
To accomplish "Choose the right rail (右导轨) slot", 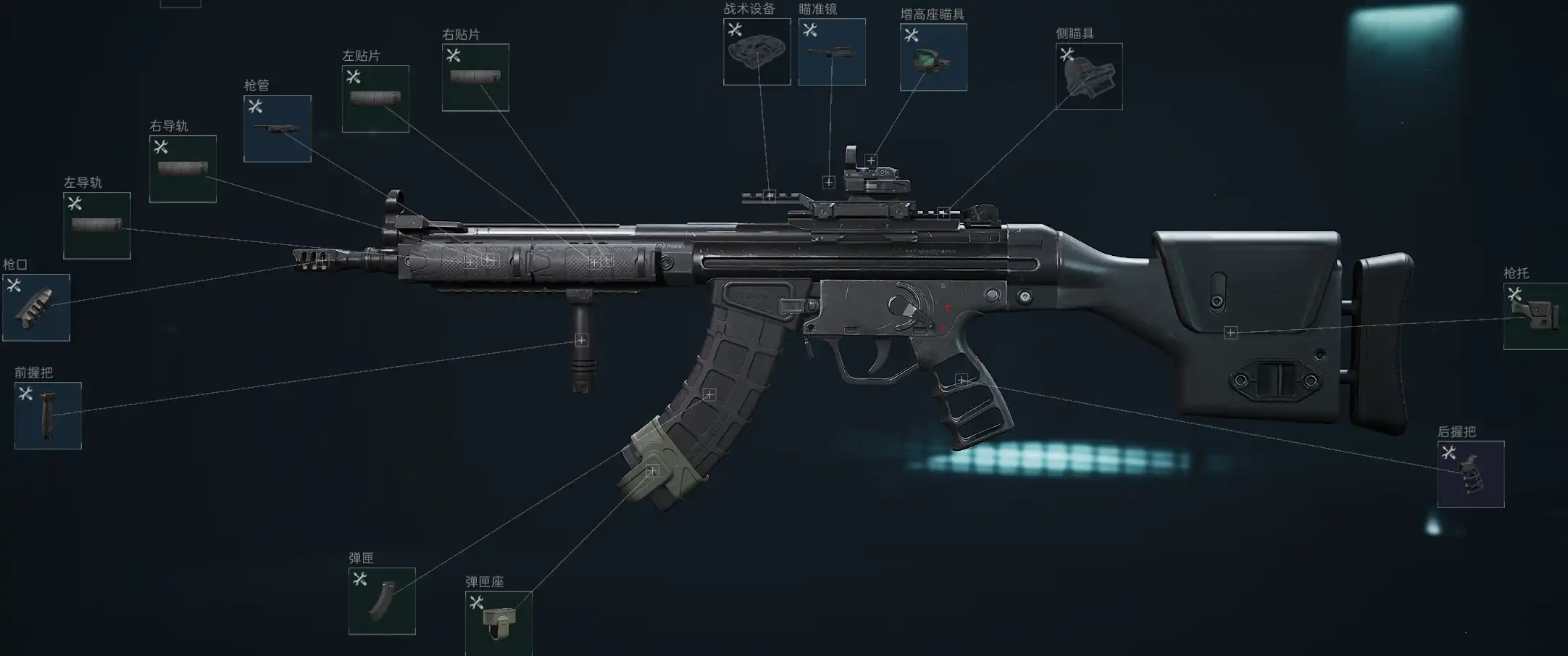I will point(183,169).
